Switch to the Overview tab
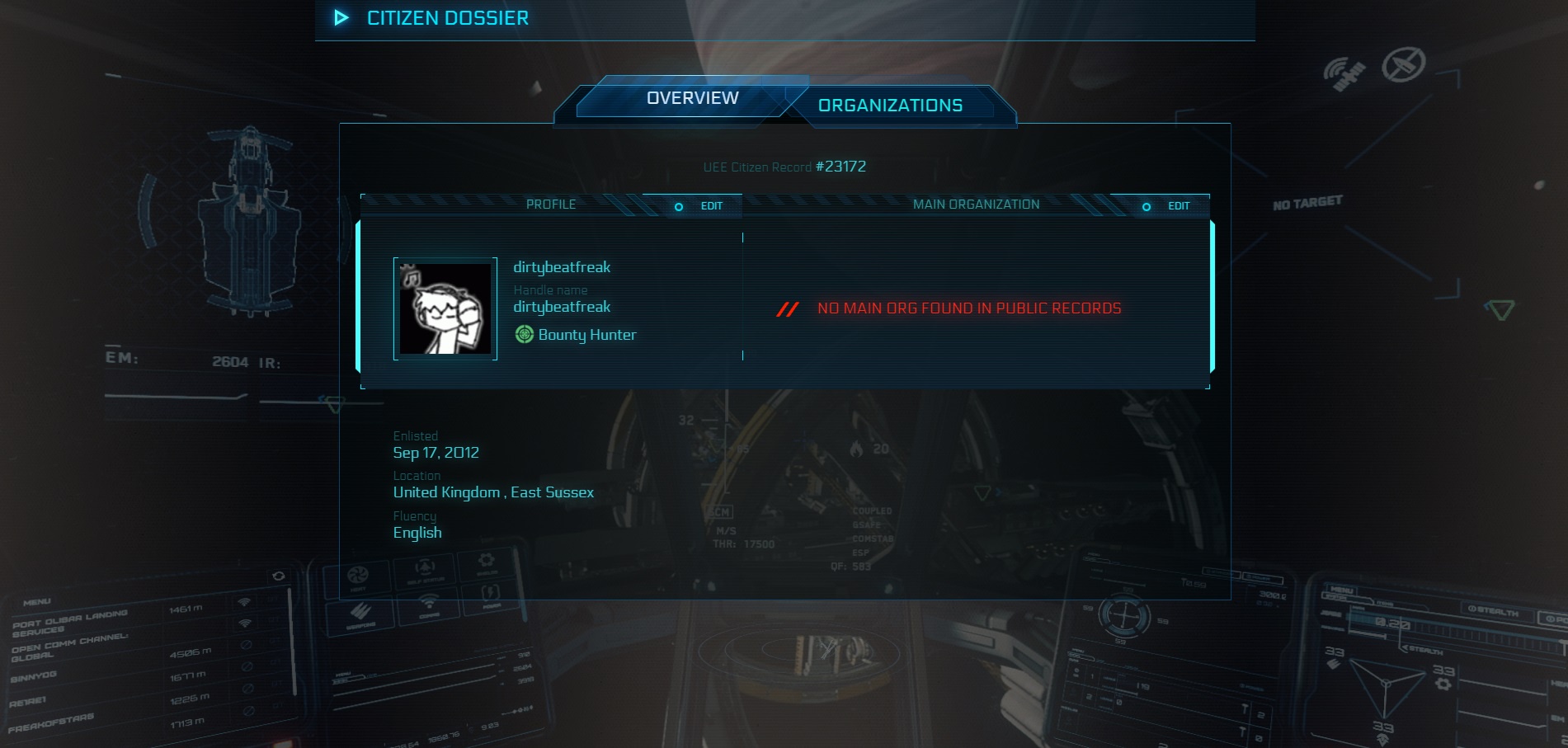The width and height of the screenshot is (1568, 748). (x=692, y=98)
